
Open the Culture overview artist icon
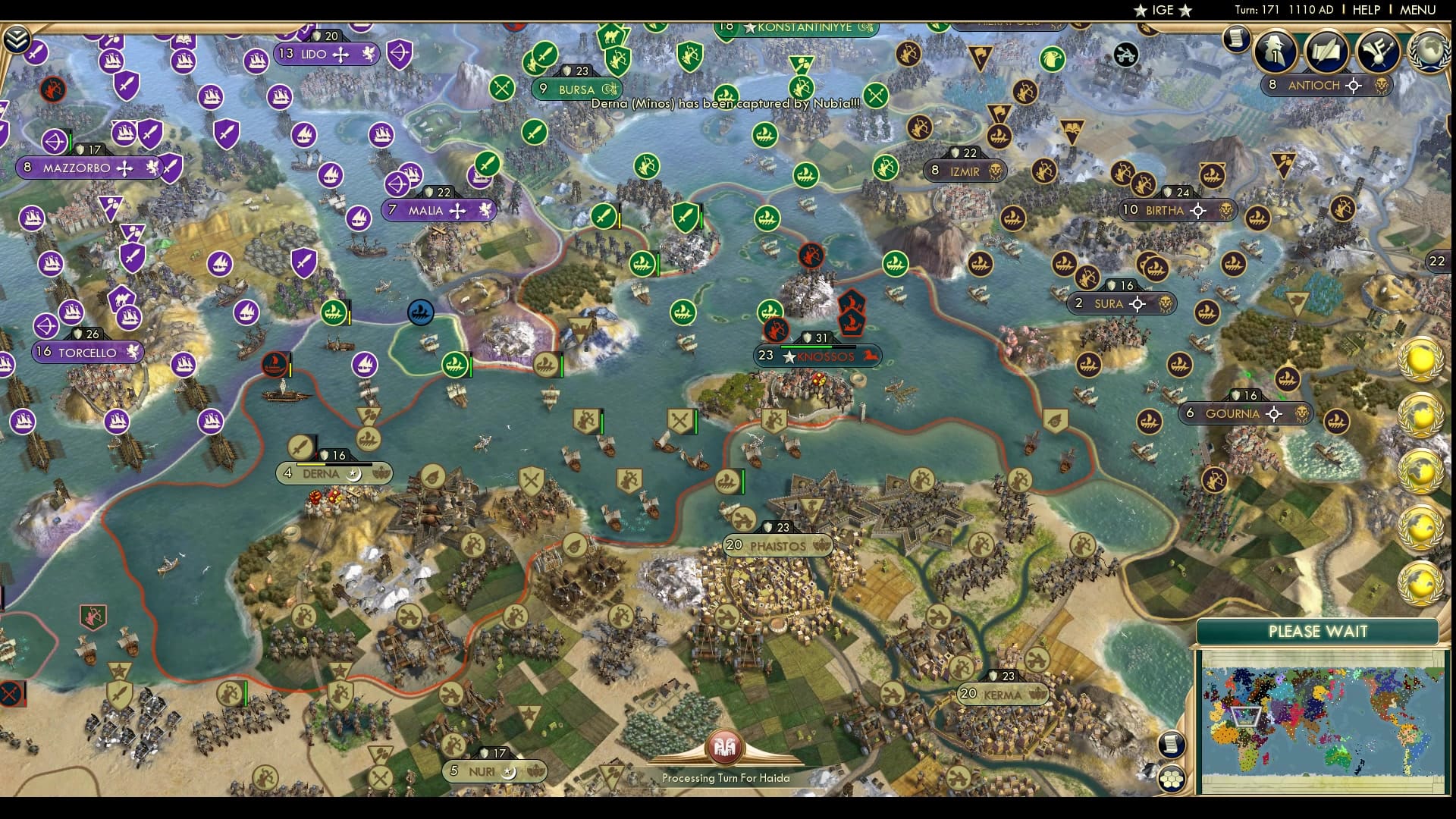[x=1378, y=50]
